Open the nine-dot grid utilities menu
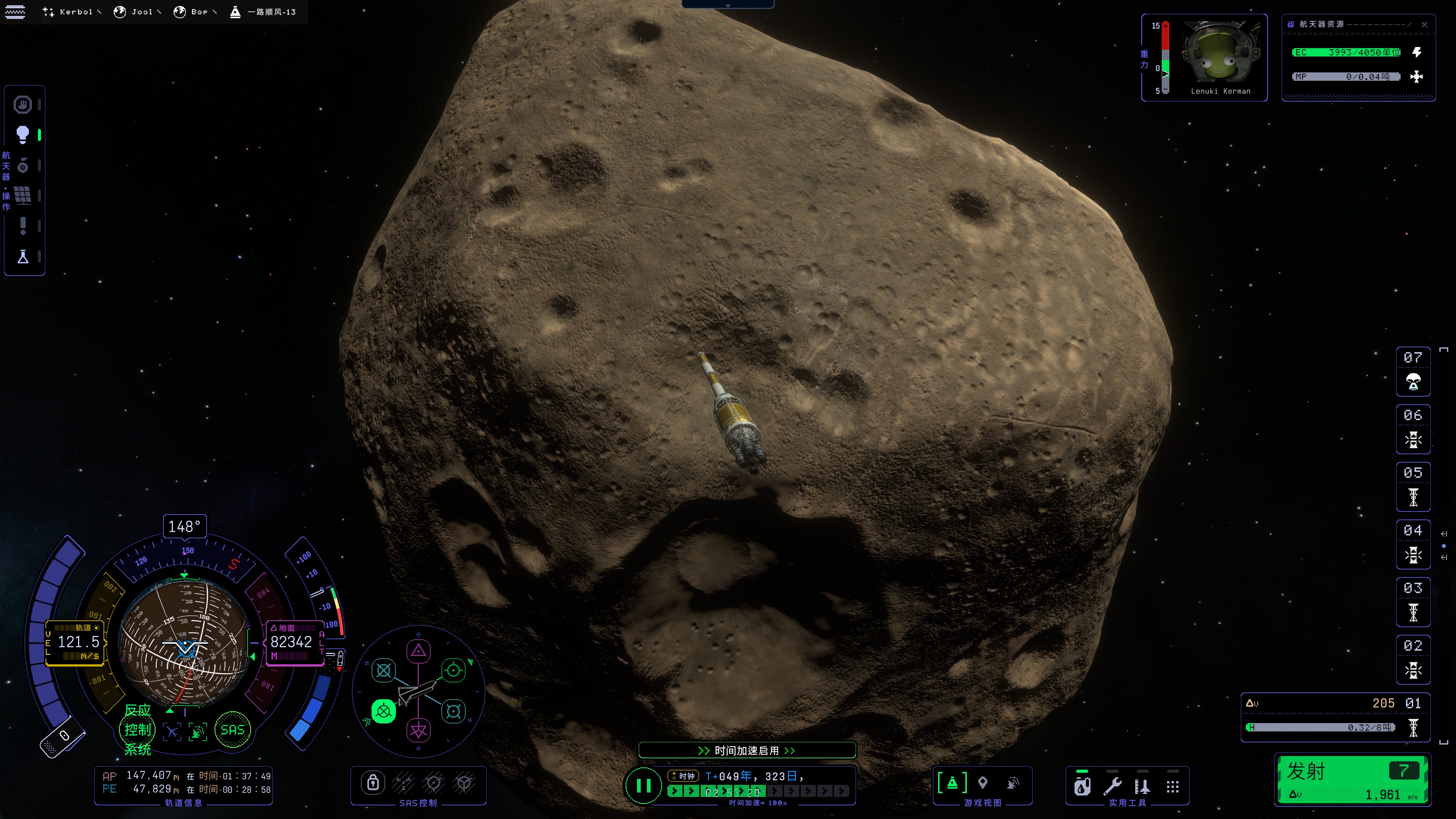Screen dimensions: 1456x819 pyautogui.click(x=1173, y=786)
